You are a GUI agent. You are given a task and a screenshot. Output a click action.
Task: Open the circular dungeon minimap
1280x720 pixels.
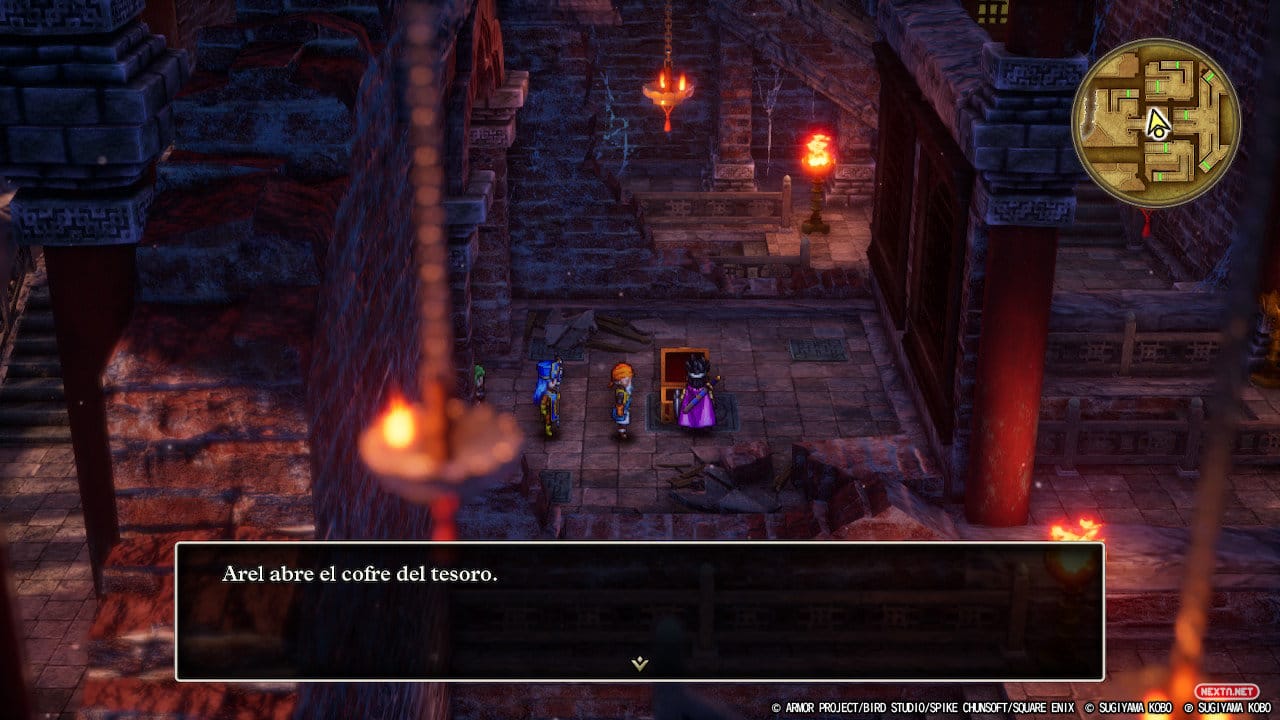1155,123
